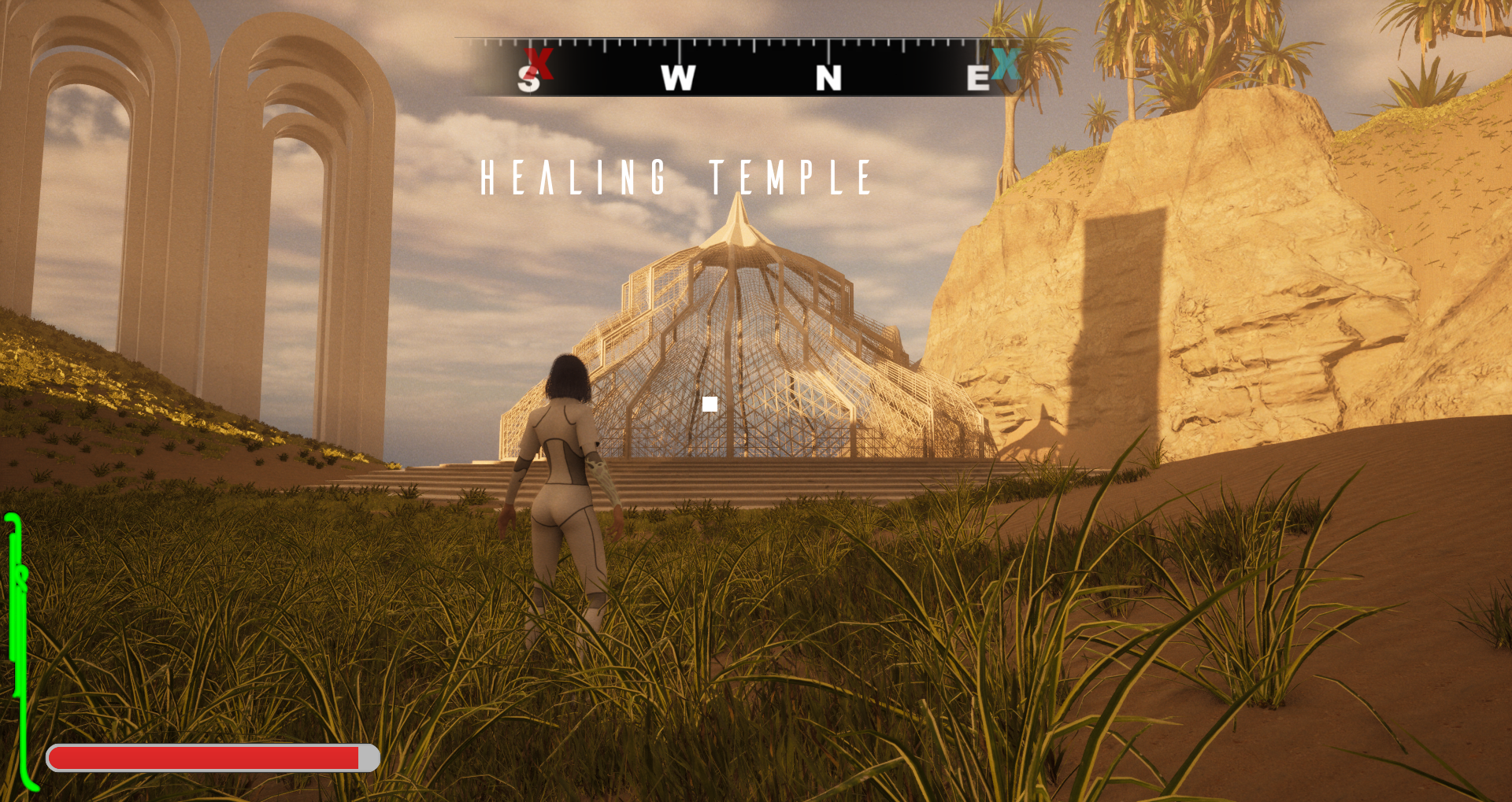Select the teal X marker on the compass
The height and width of the screenshot is (802, 1512).
(x=1006, y=64)
